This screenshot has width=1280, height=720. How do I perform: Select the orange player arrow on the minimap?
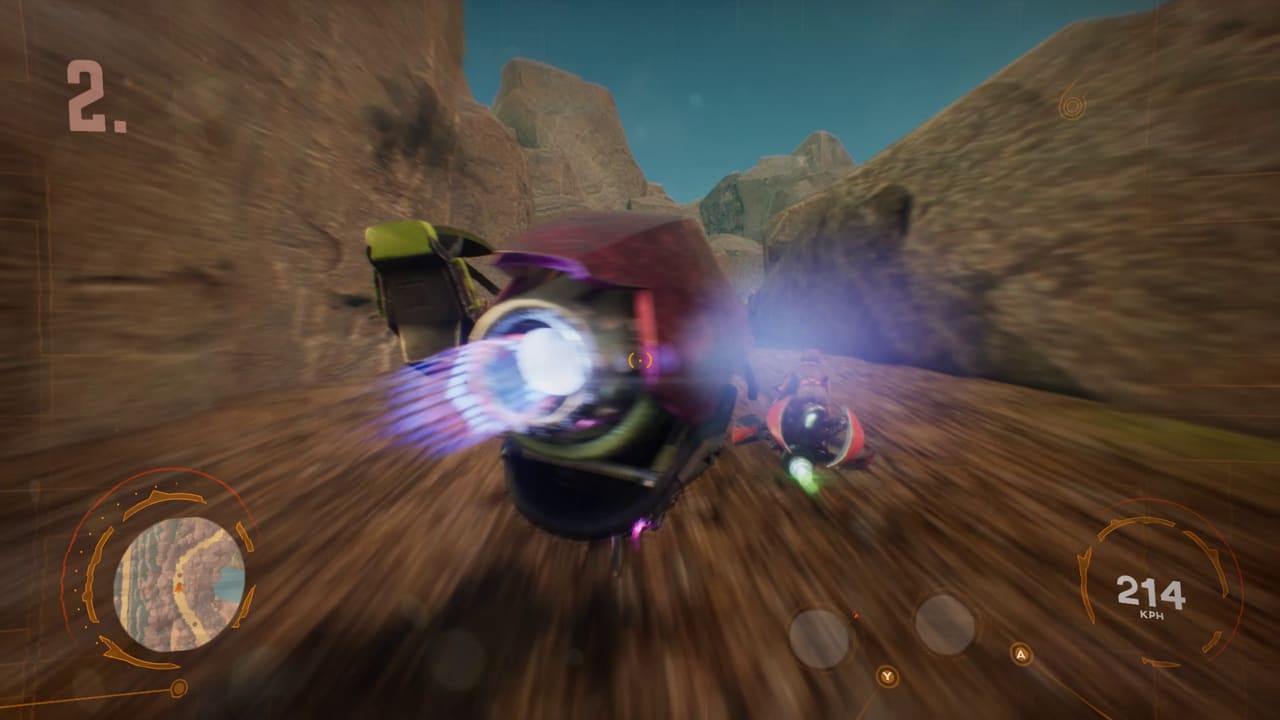click(178, 588)
